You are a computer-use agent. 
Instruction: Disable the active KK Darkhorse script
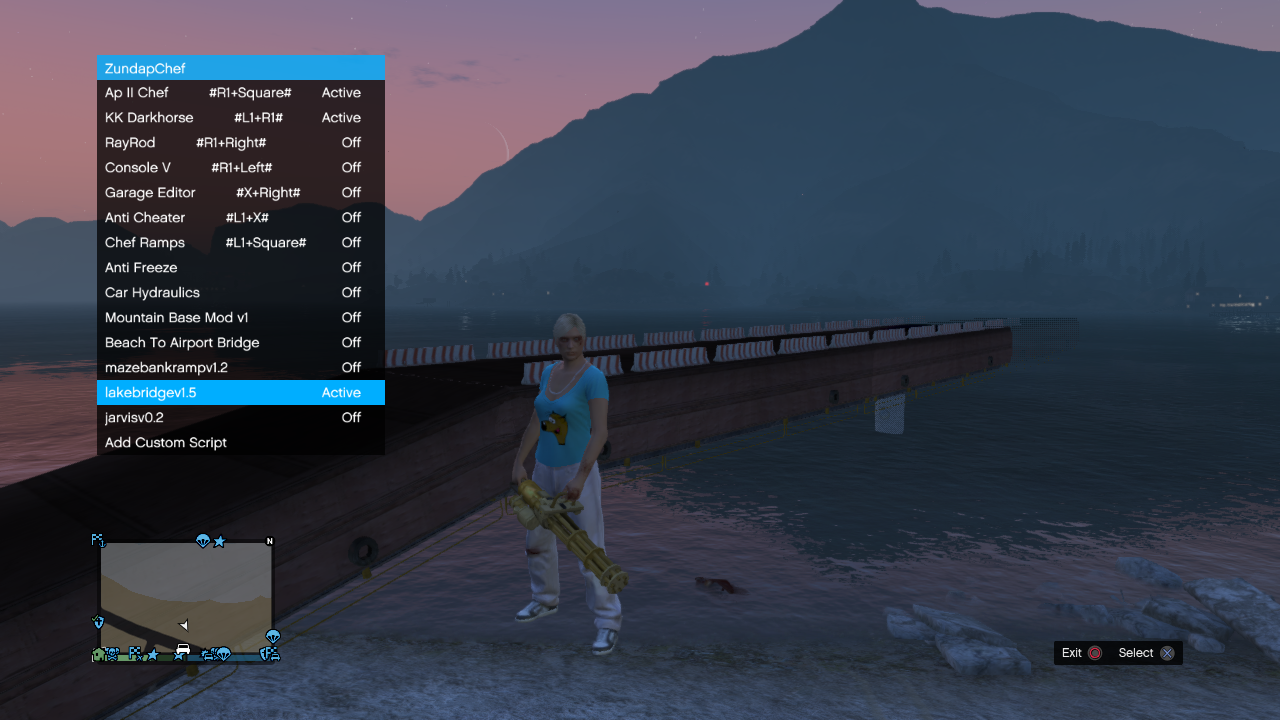pyautogui.click(x=240, y=117)
